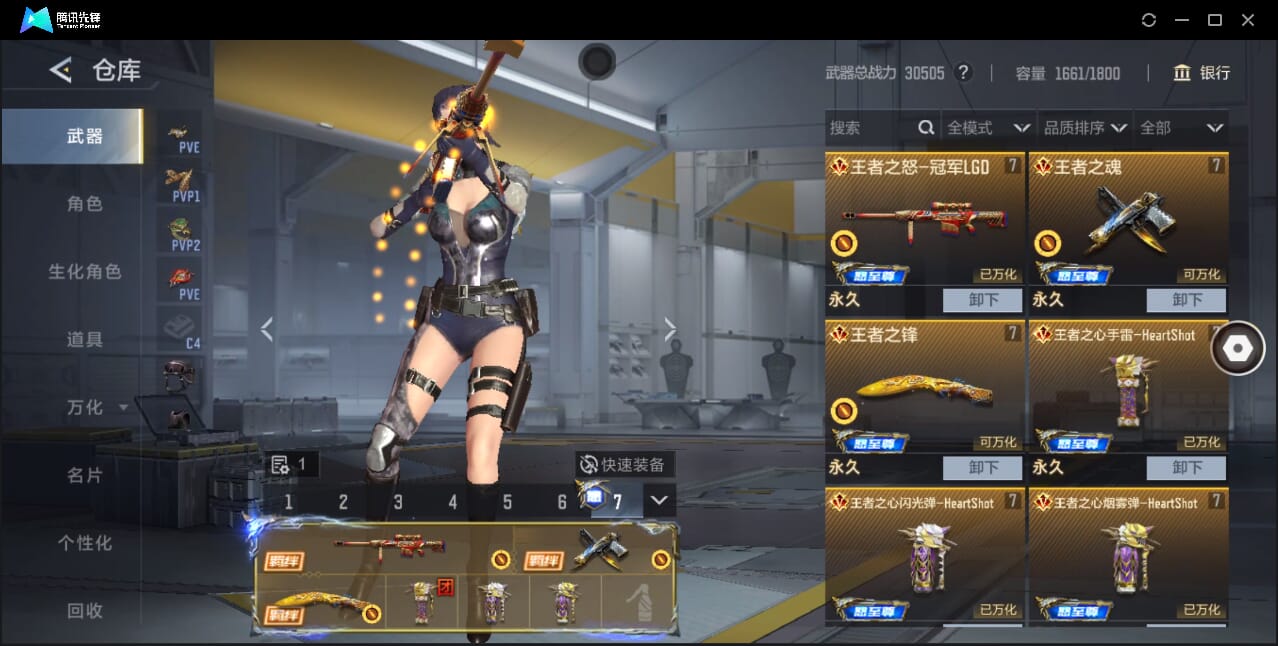Unequip 王者之怒-冠军LGD with its 卸下 button
The width and height of the screenshot is (1278, 646).
(x=982, y=300)
